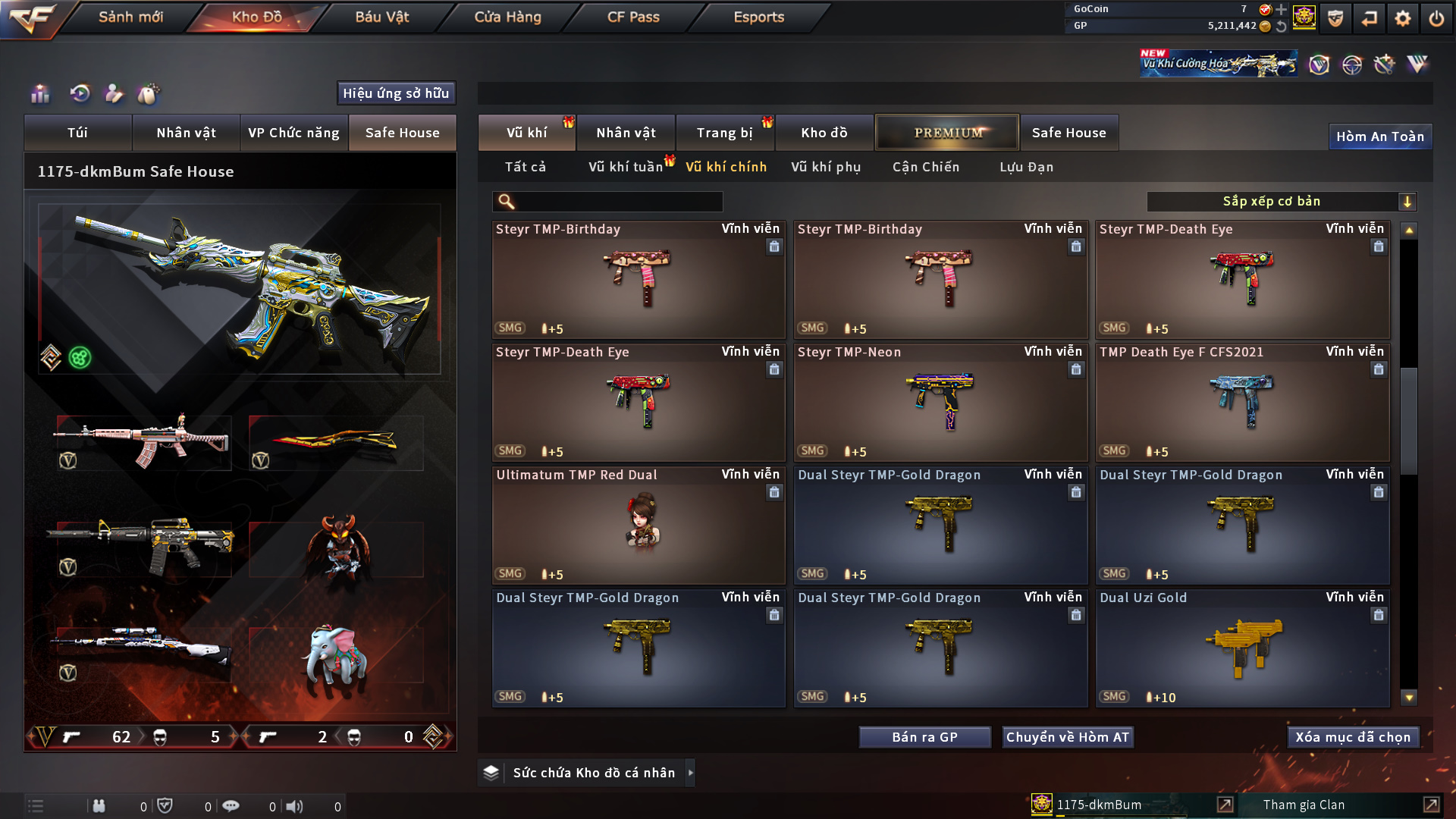Screen dimensions: 1456x819
Task: Open the Cửa Hàng shop menu
Action: [507, 17]
